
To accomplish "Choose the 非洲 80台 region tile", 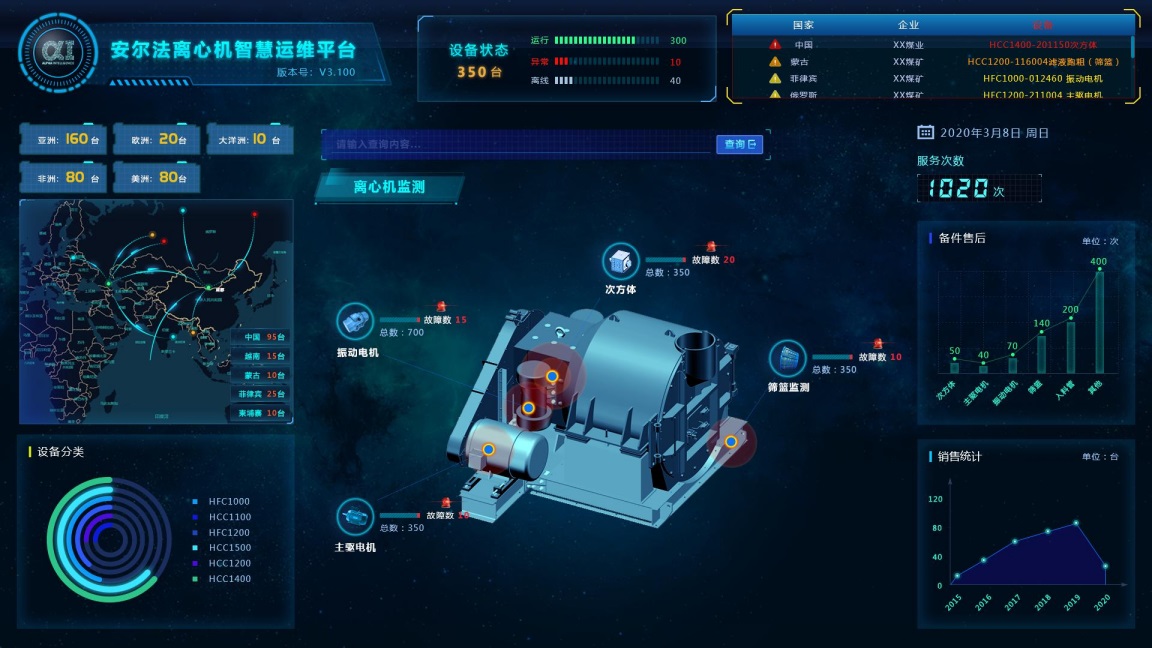I will 62,178.
